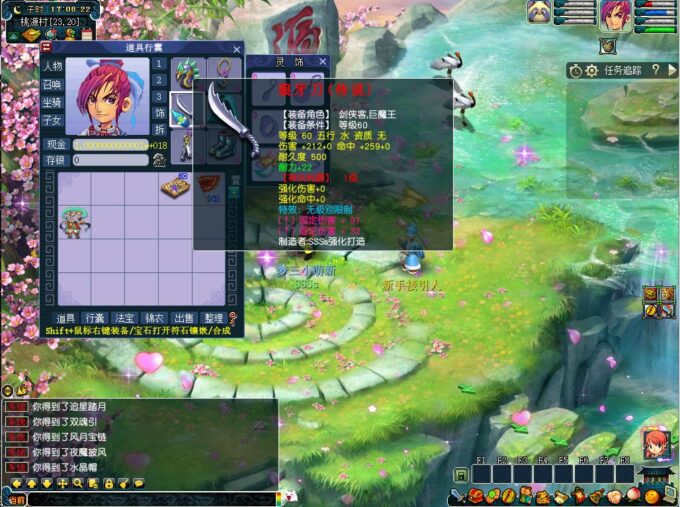The height and width of the screenshot is (507, 680).
Task: Select the golden book item in inventory
Action: (x=173, y=187)
